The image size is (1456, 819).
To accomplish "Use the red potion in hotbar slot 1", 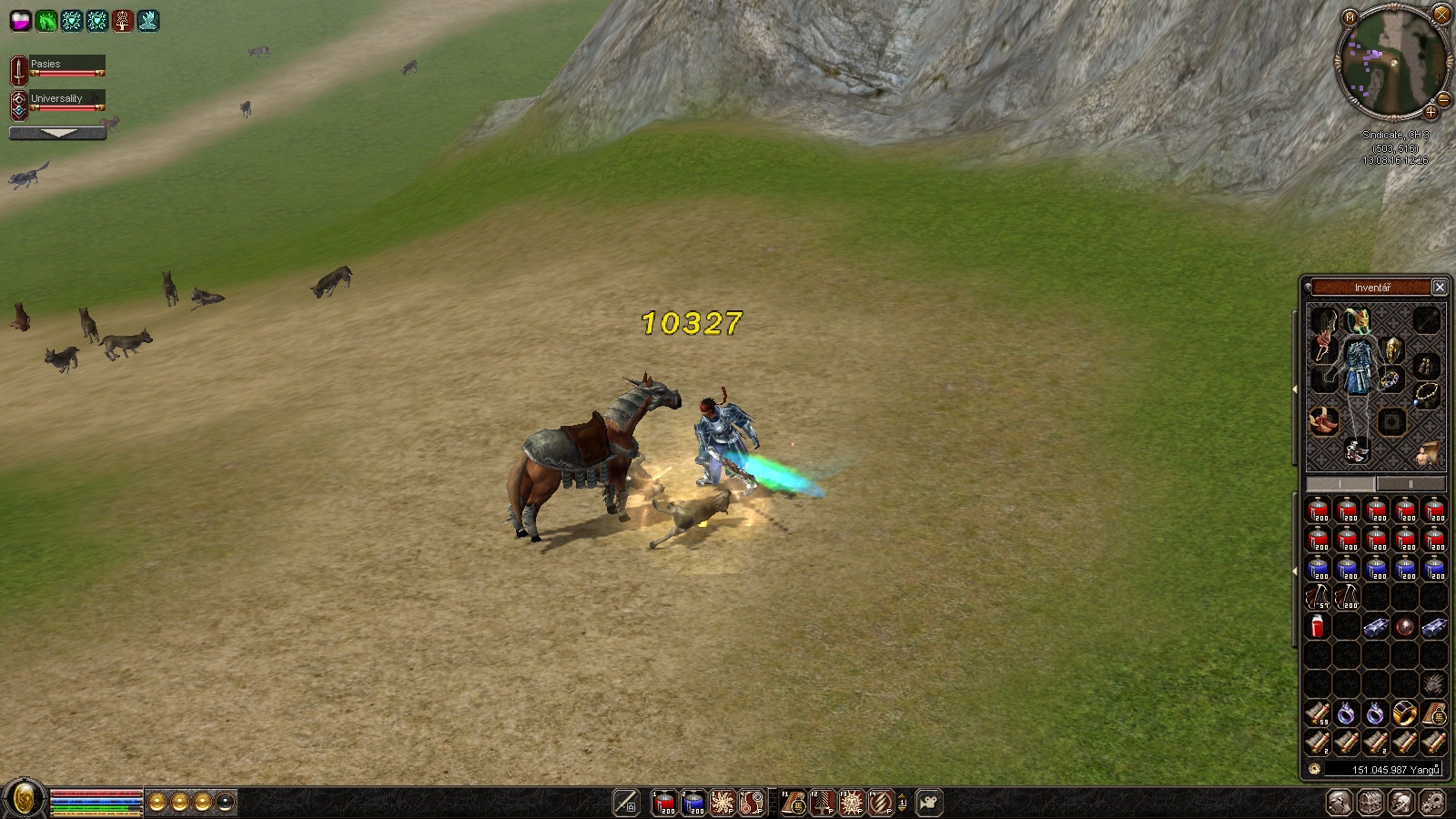I will pyautogui.click(x=664, y=803).
